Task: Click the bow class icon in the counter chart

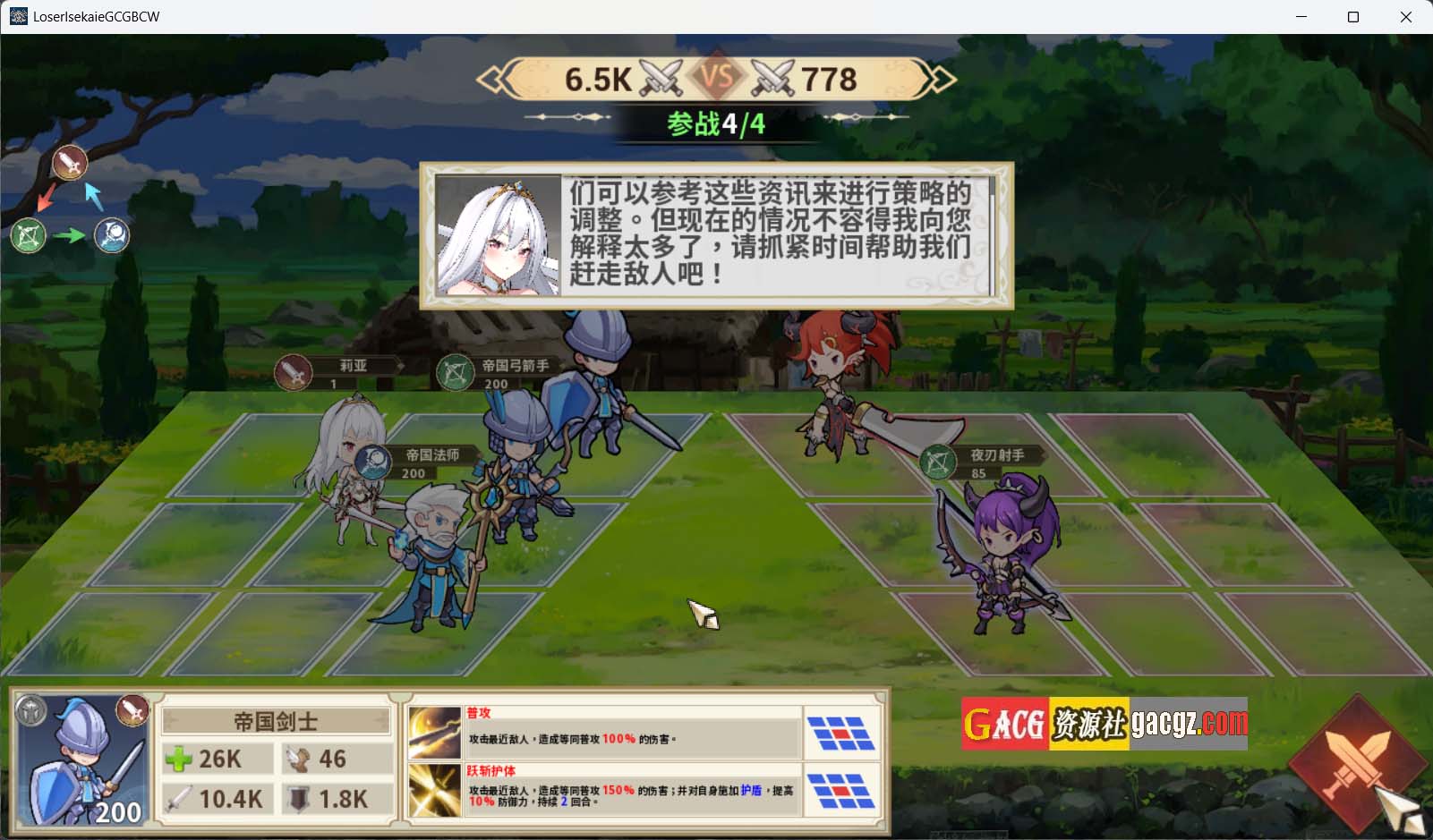Action: click(28, 236)
